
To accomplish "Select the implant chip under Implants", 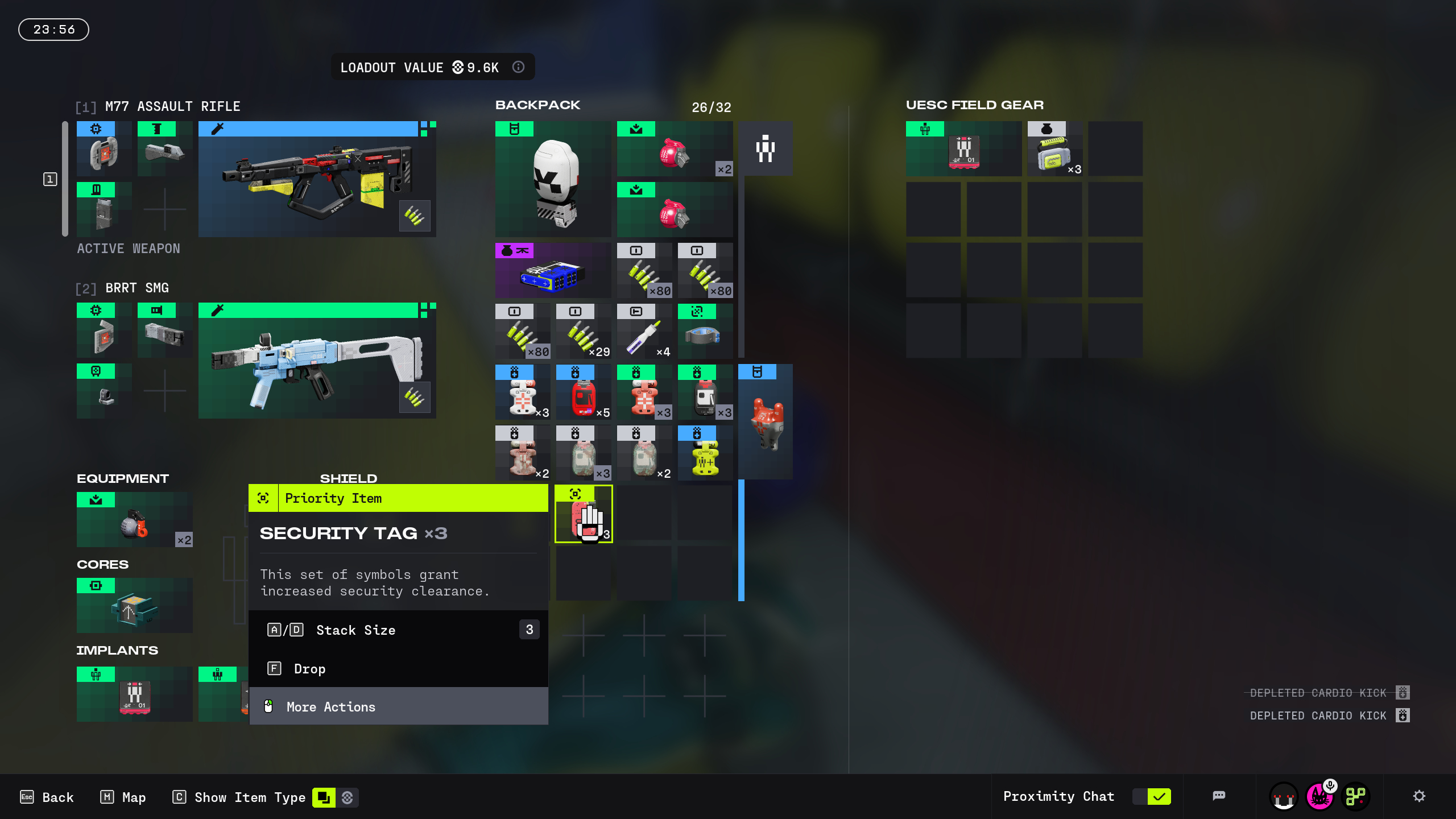I will coord(134,694).
